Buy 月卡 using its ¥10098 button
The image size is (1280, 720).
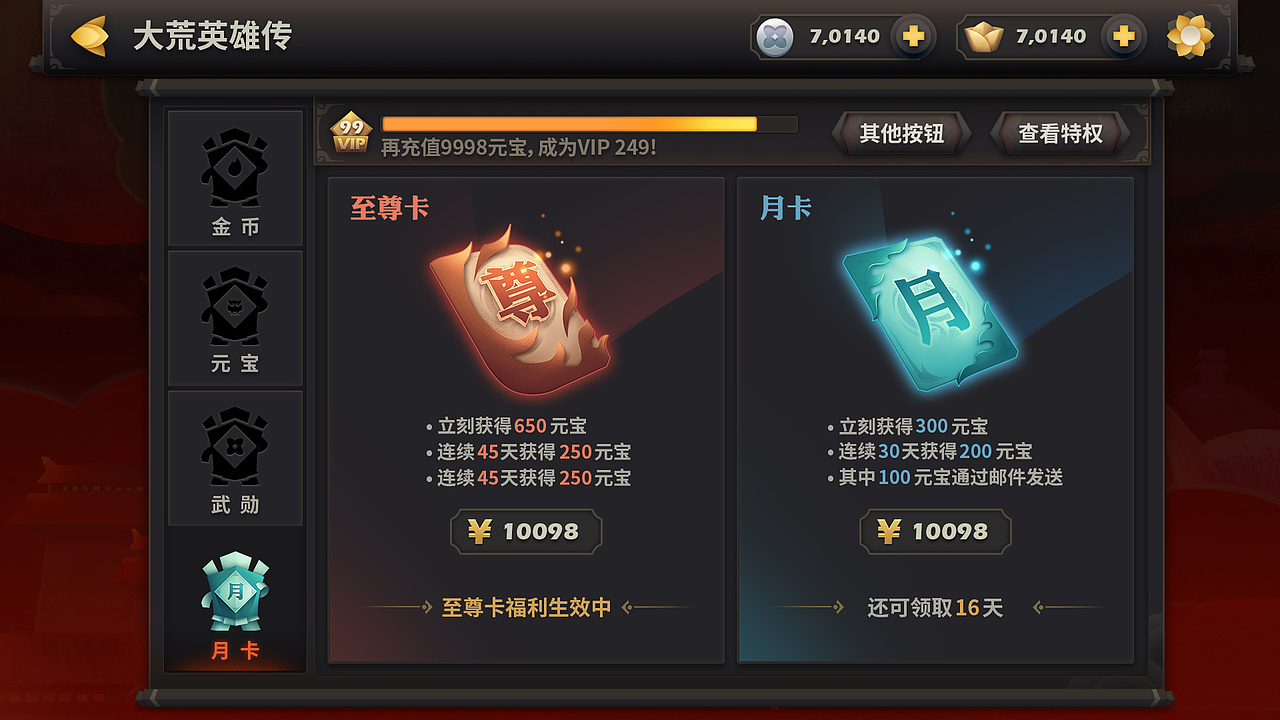pyautogui.click(x=936, y=531)
